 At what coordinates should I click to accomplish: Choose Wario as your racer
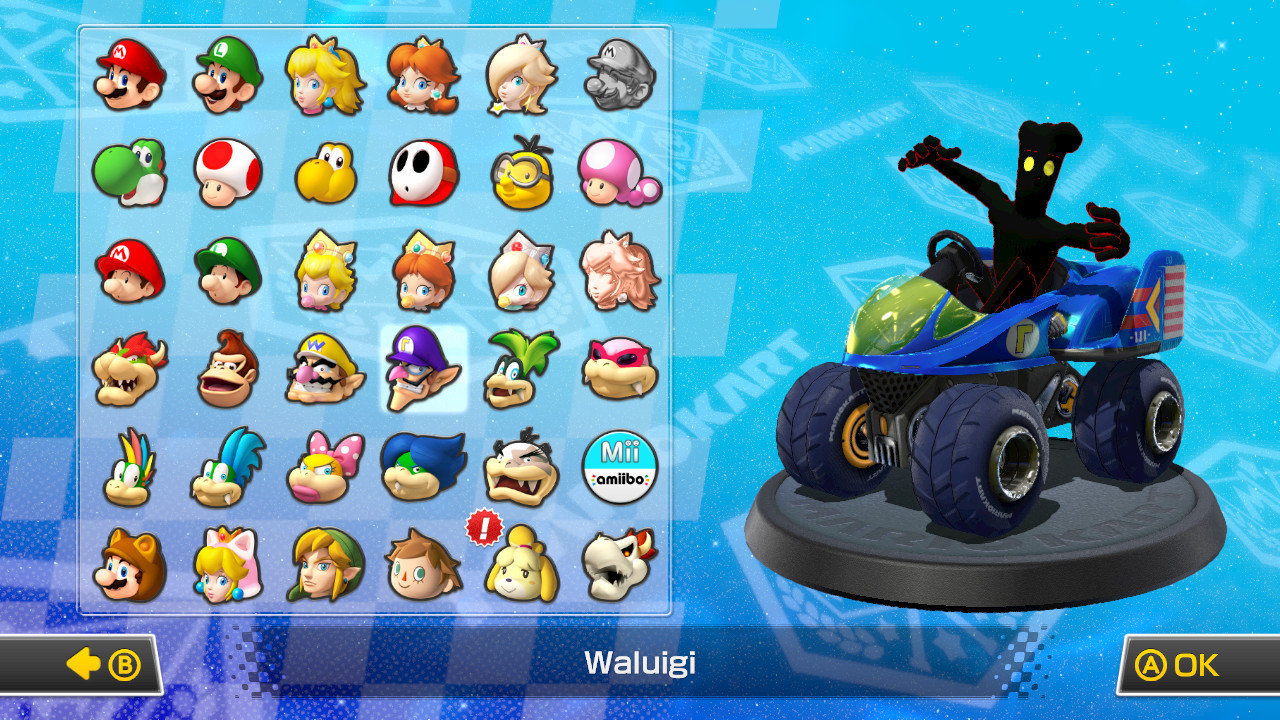click(x=324, y=368)
